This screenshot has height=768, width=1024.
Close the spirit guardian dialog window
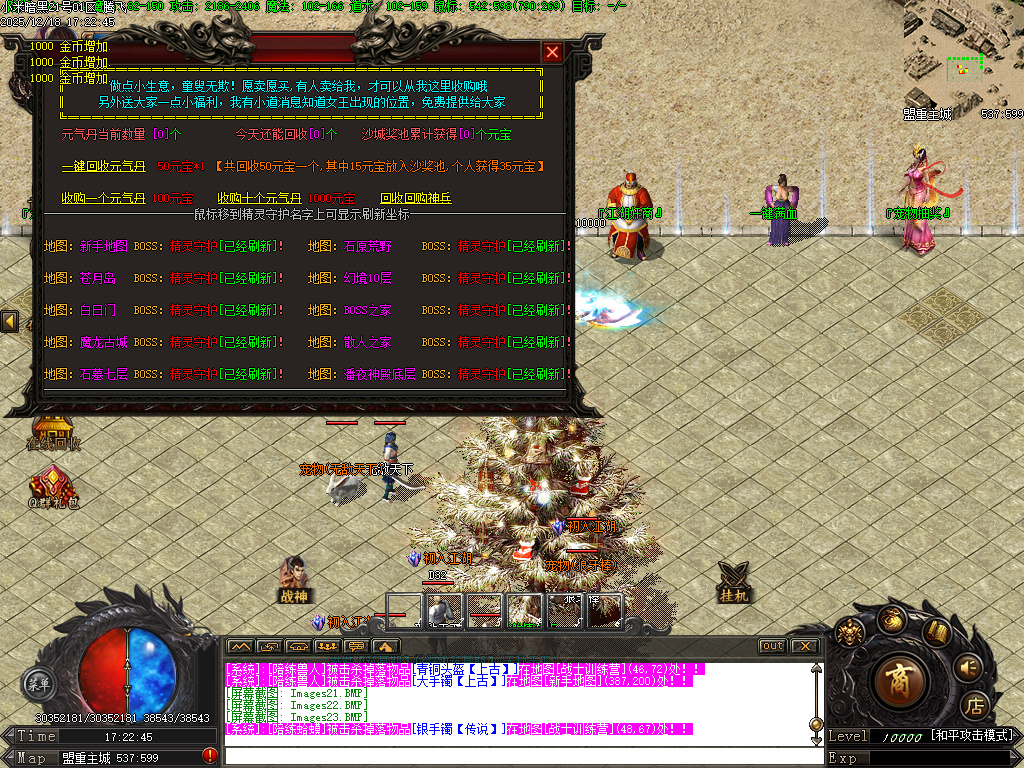552,52
